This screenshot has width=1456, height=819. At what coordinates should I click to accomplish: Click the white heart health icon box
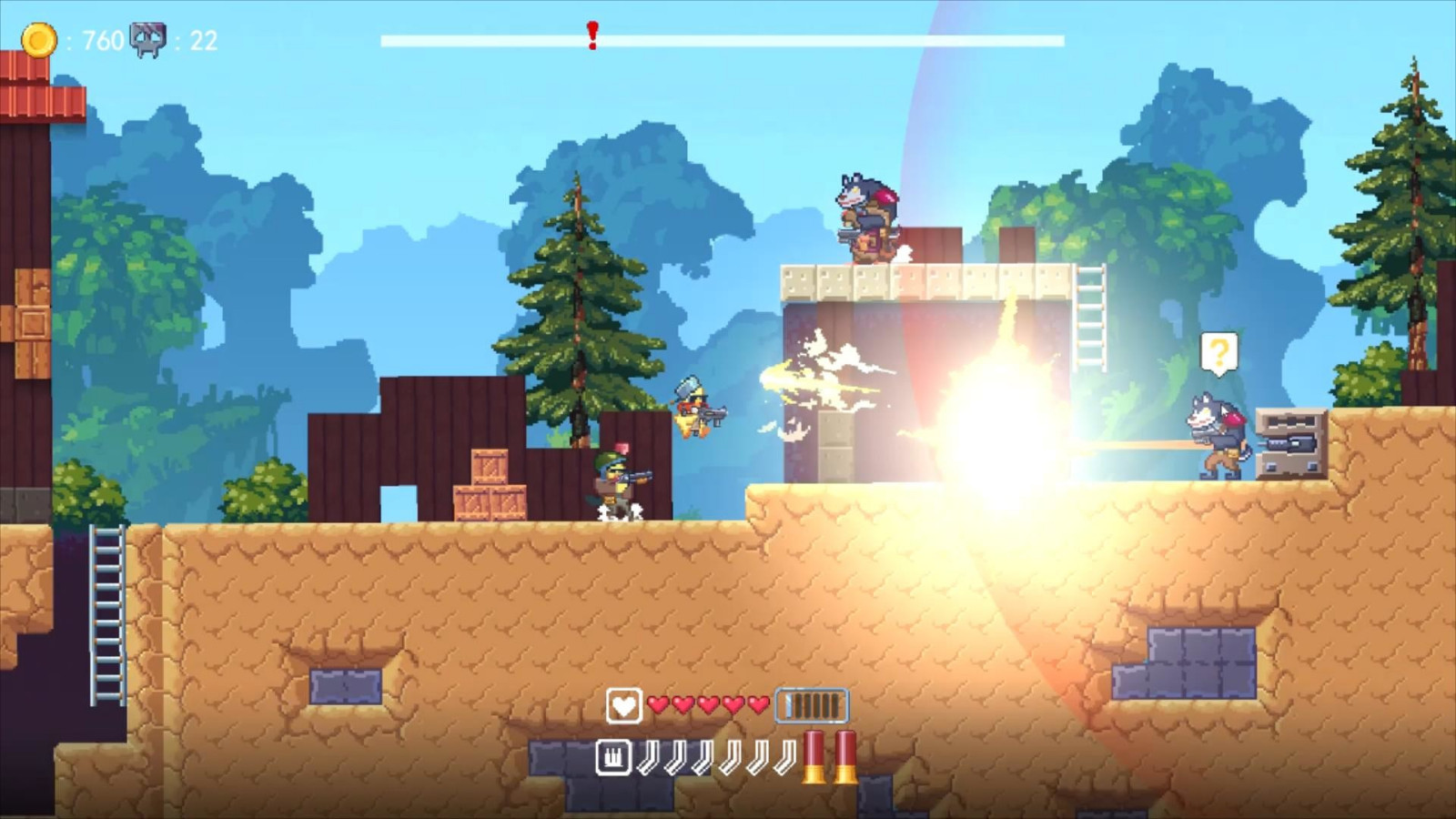[622, 704]
